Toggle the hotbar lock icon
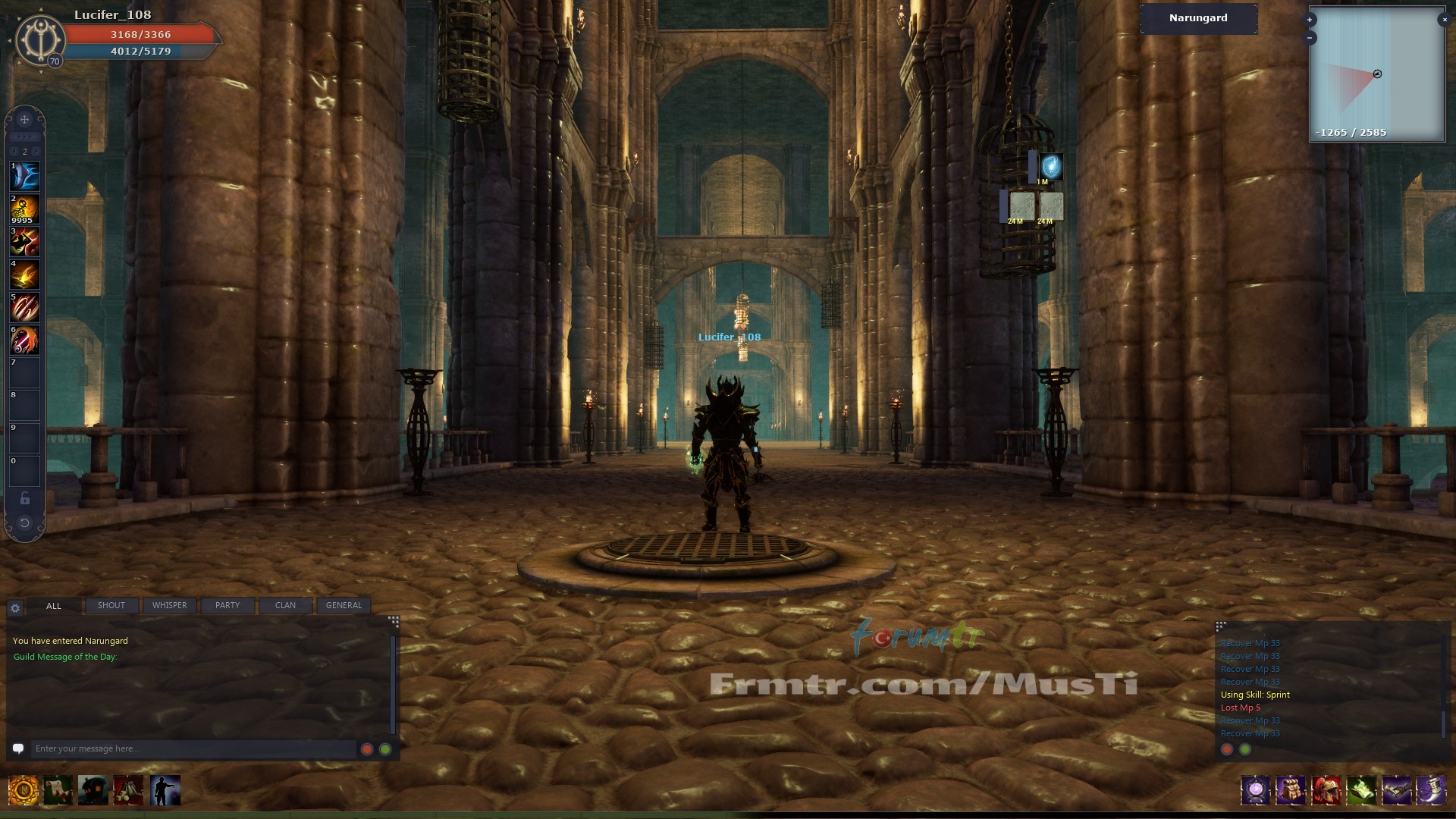 (x=24, y=498)
